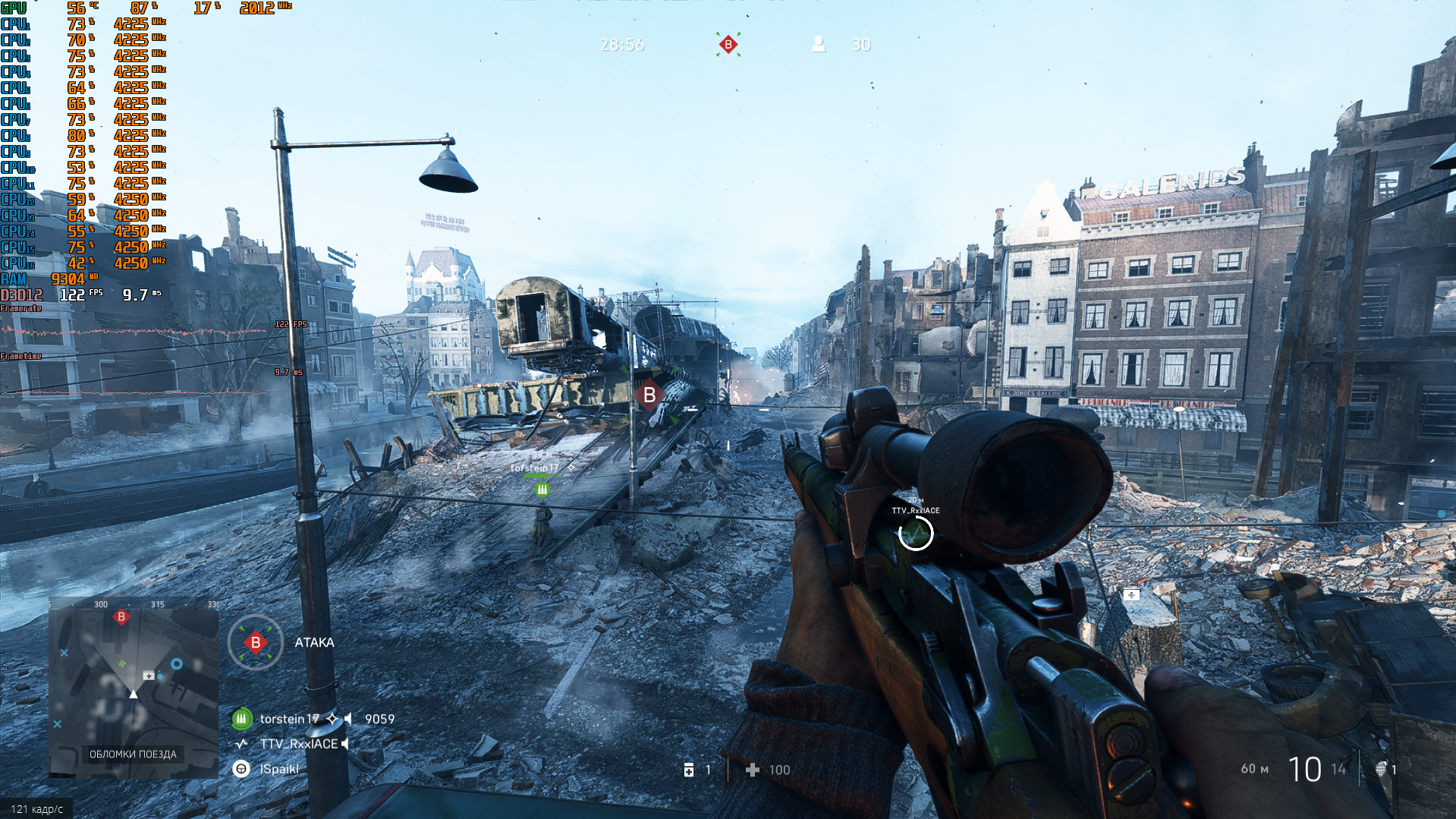Click the frame rate counter overlay in the corner
The height and width of the screenshot is (819, 1456).
pyautogui.click(x=36, y=809)
